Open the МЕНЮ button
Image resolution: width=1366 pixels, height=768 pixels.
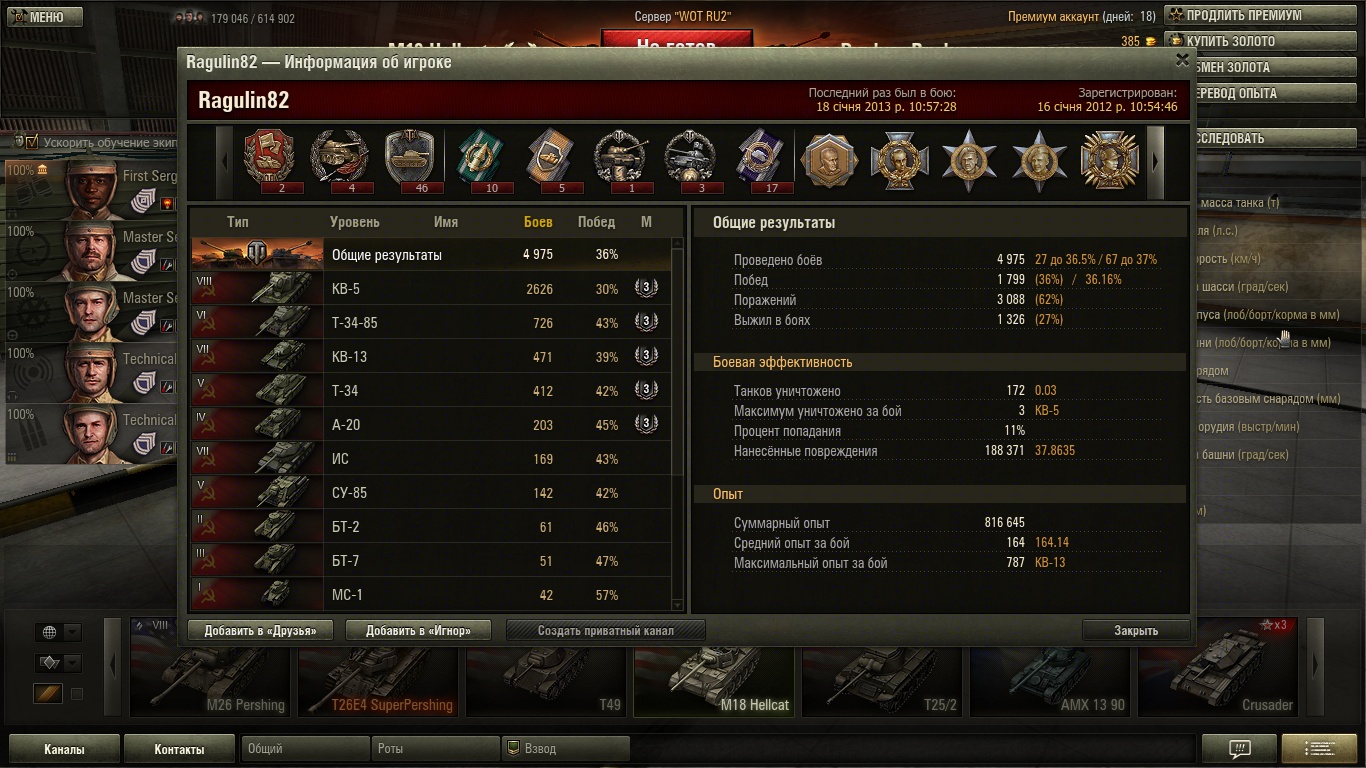click(42, 17)
